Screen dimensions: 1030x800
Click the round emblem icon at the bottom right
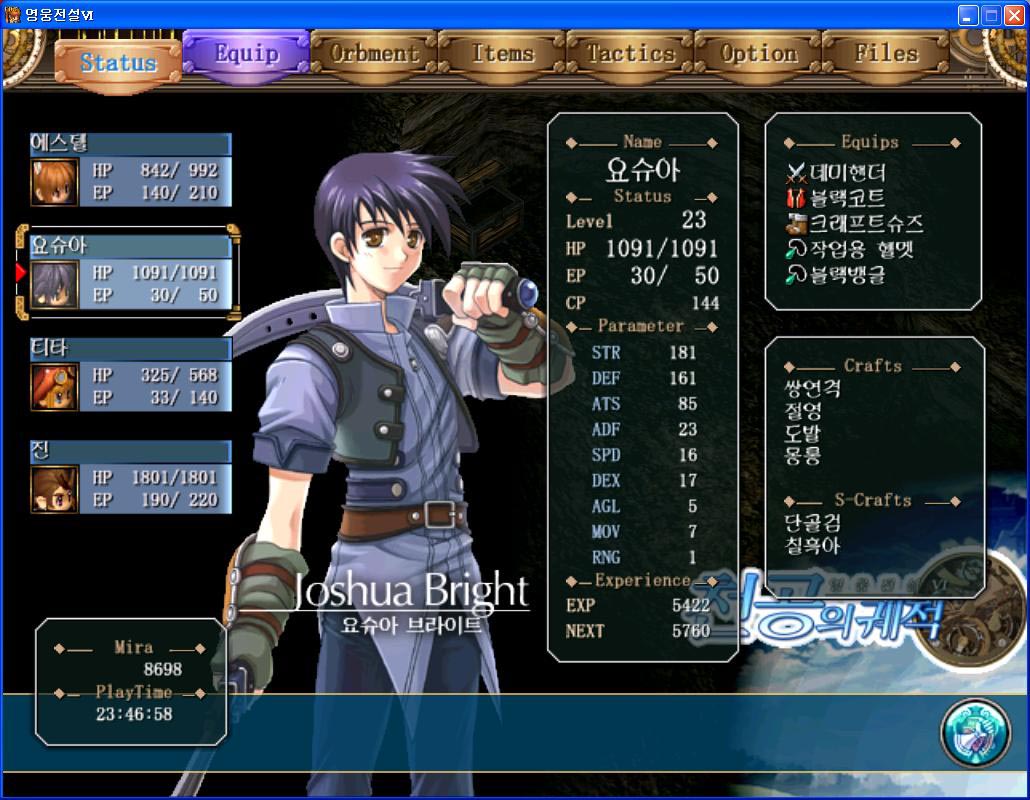click(x=975, y=733)
